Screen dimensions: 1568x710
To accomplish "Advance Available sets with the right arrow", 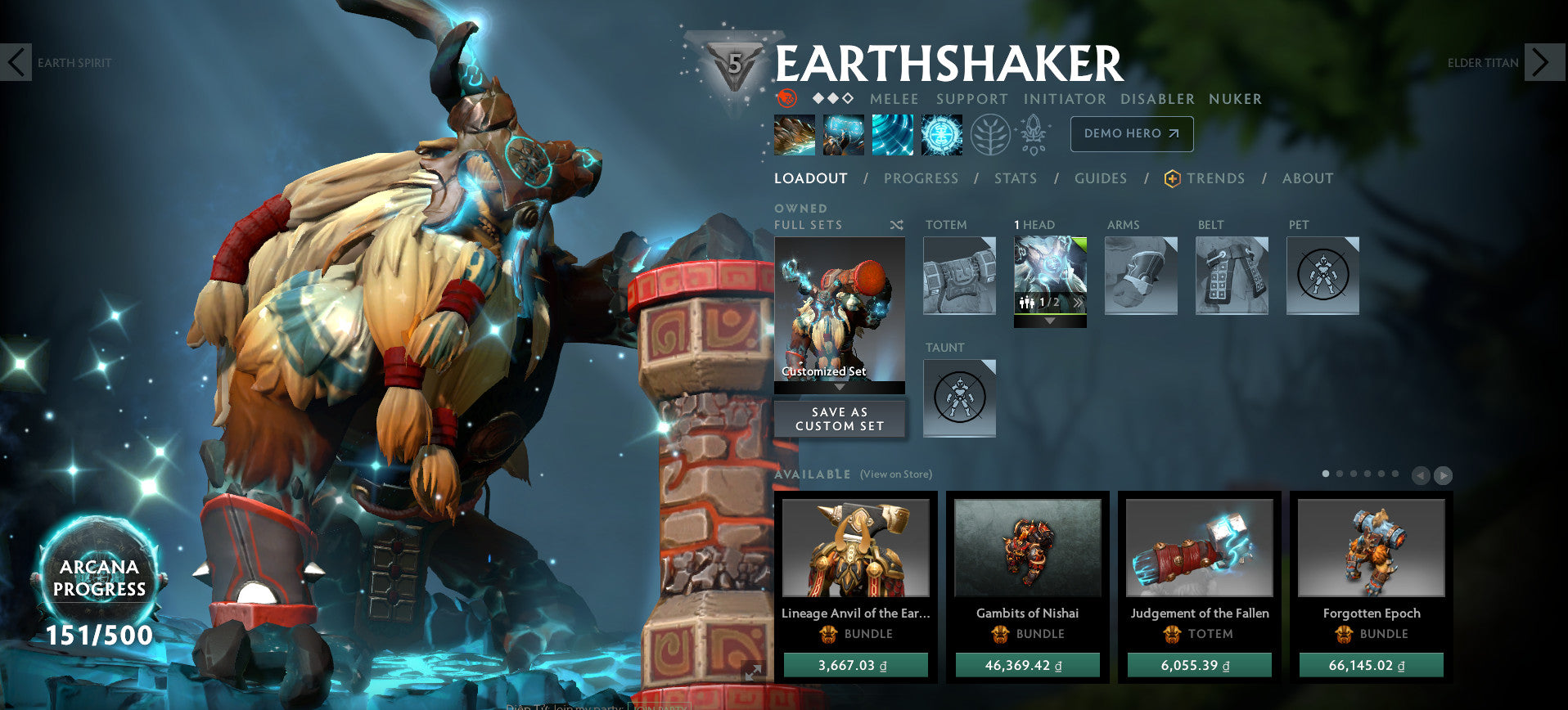I will pos(1444,474).
